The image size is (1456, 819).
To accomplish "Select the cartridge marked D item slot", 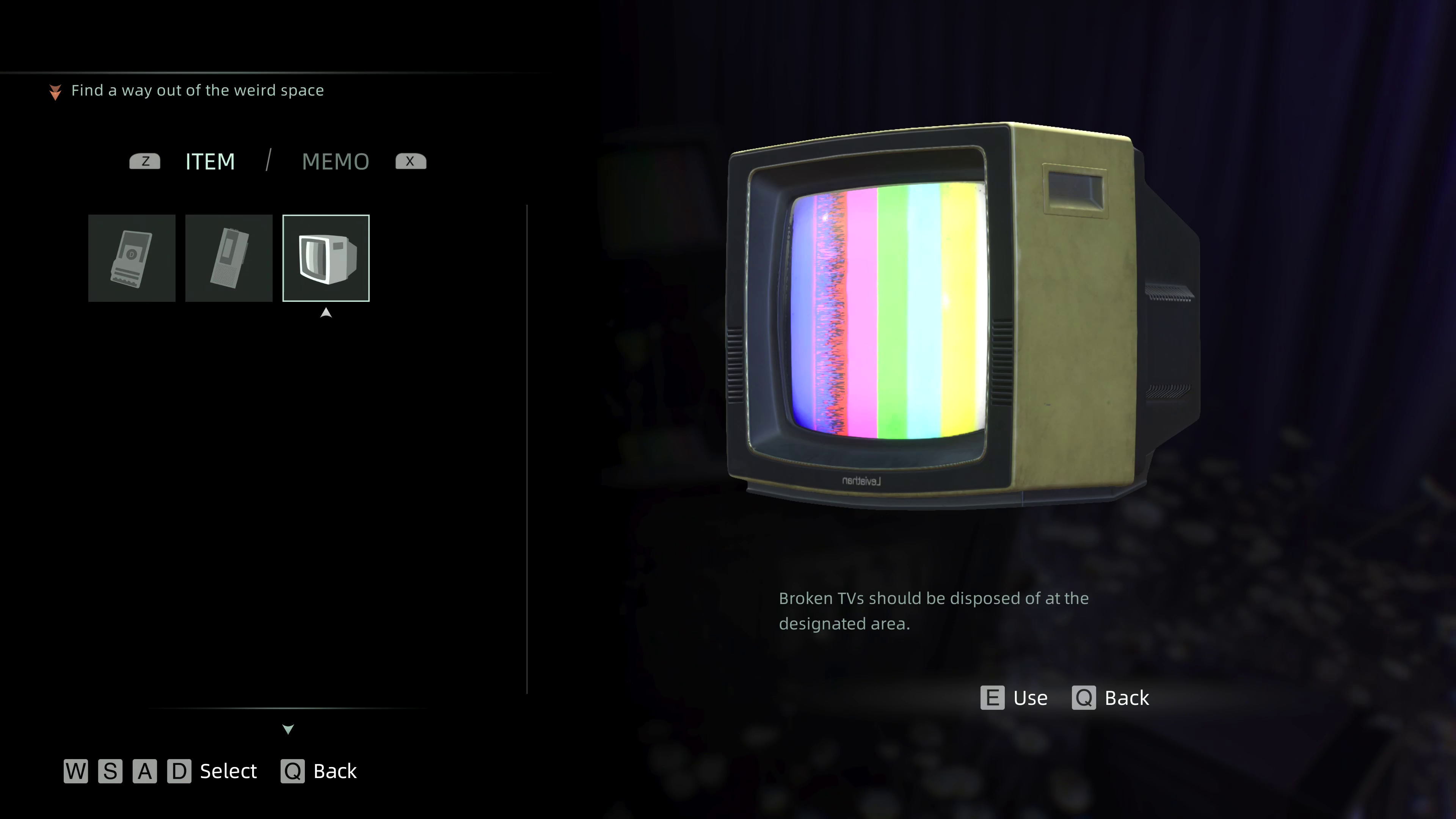I will click(x=132, y=258).
